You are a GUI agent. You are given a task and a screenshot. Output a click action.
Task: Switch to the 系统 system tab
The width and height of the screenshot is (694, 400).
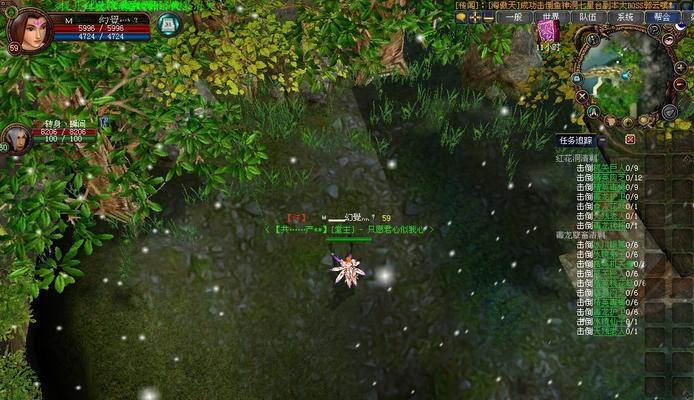[625, 17]
